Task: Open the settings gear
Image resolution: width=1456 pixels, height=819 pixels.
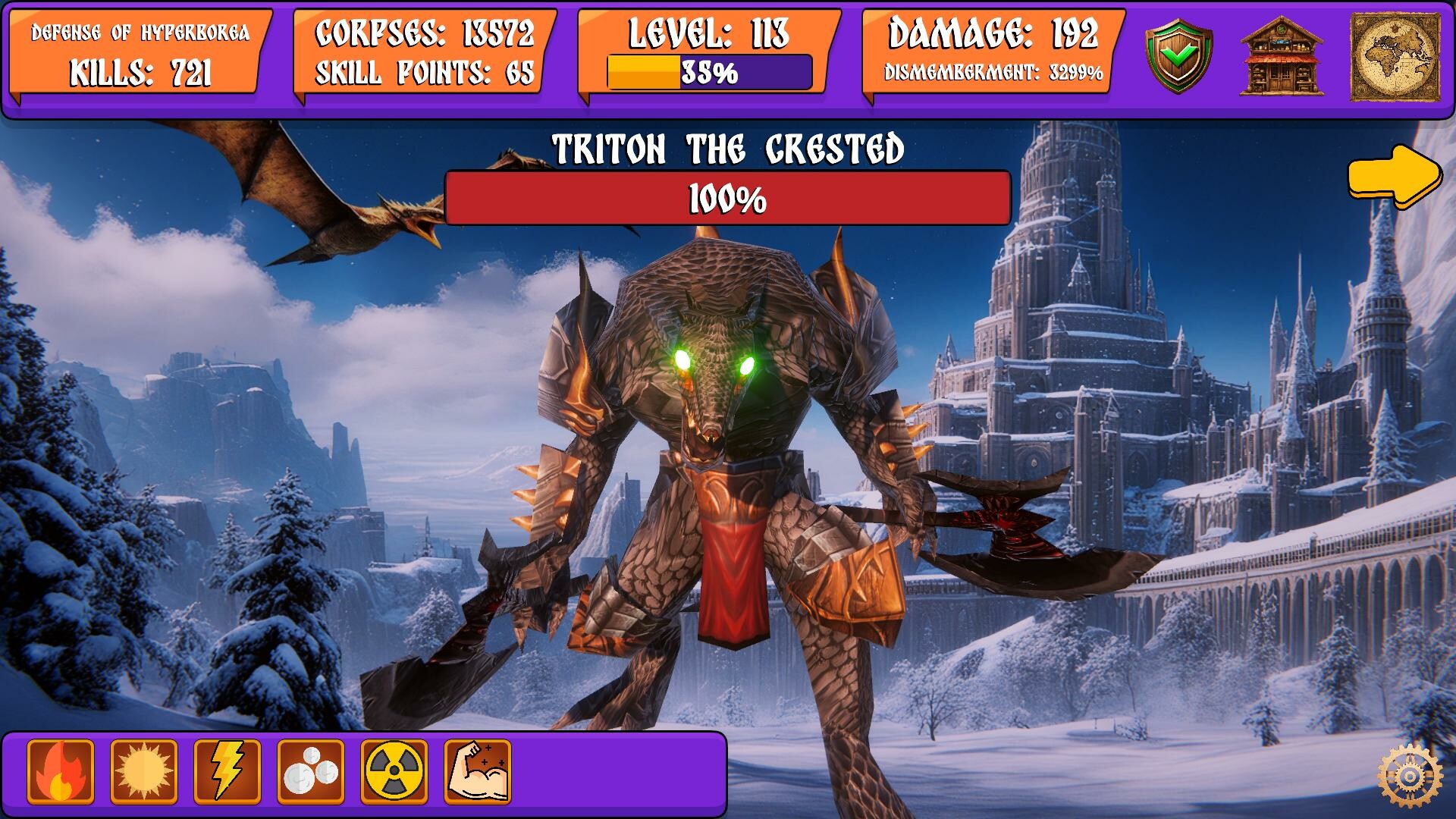Action: point(1410,775)
